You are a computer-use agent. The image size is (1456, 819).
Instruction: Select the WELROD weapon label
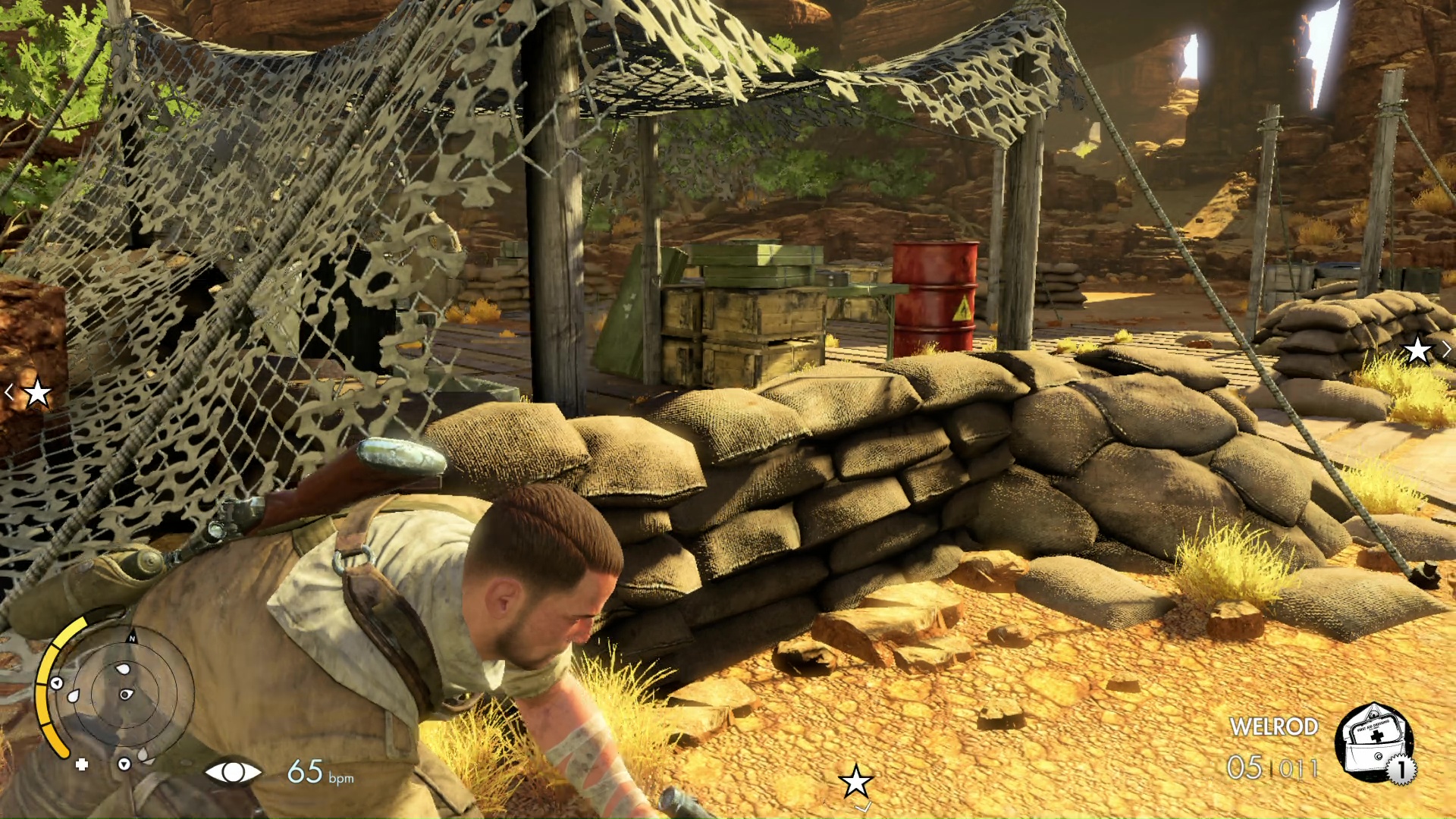coord(1273,726)
